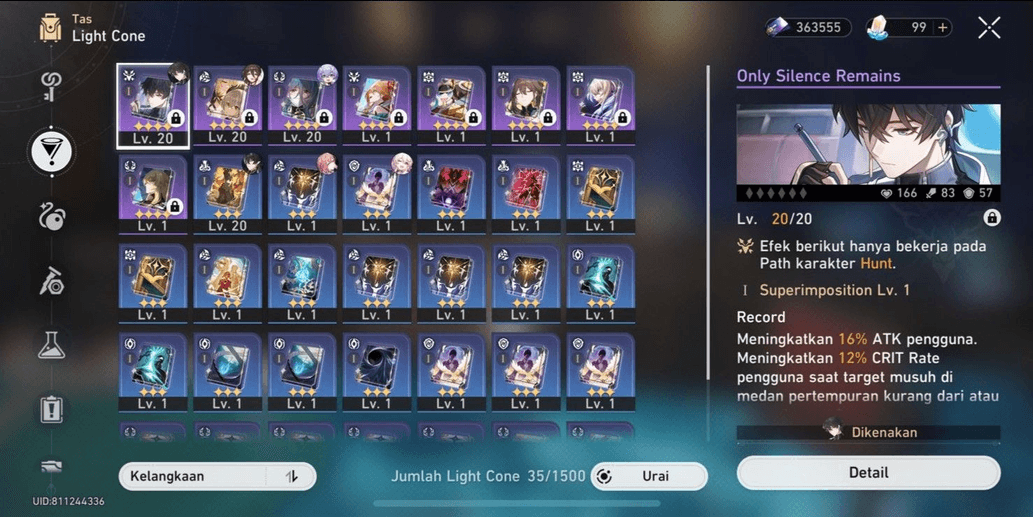The height and width of the screenshot is (517, 1033).
Task: Open the exclamation mark mission items tab
Action: point(51,408)
